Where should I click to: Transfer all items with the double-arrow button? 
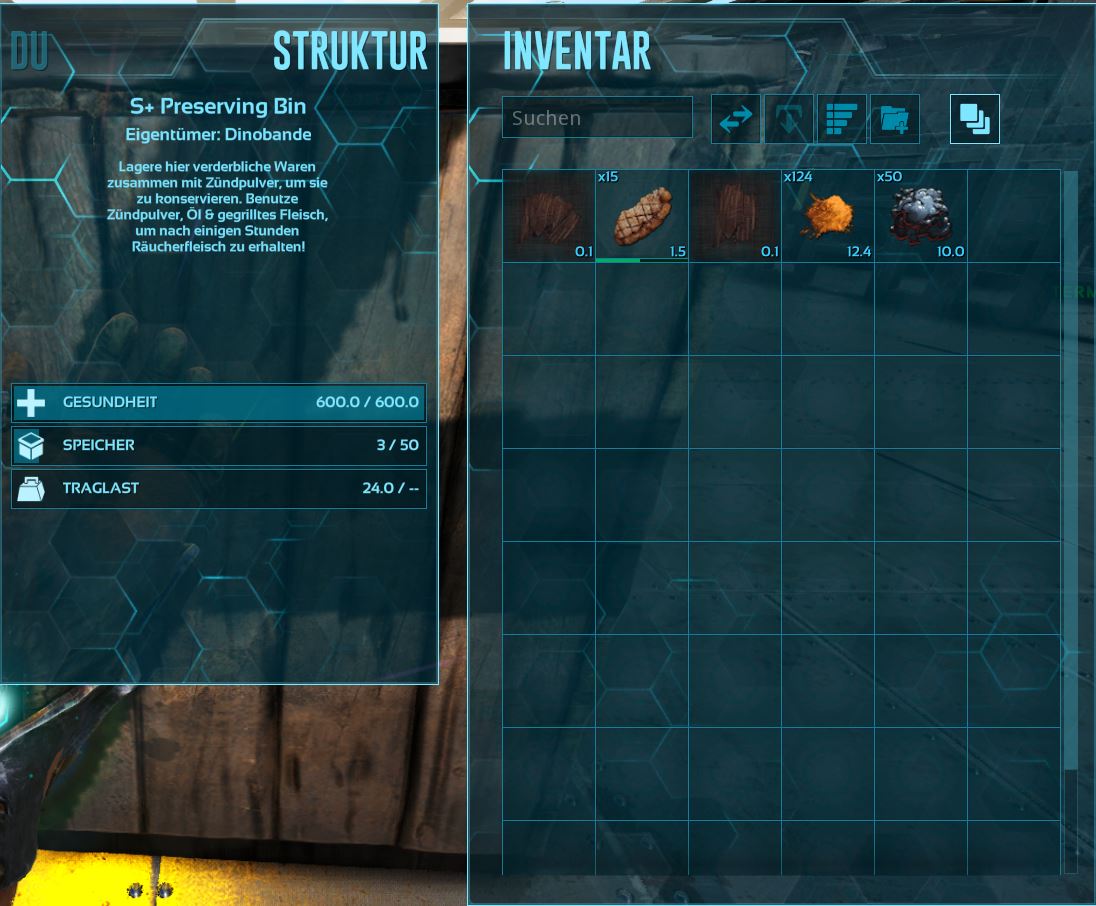[735, 119]
